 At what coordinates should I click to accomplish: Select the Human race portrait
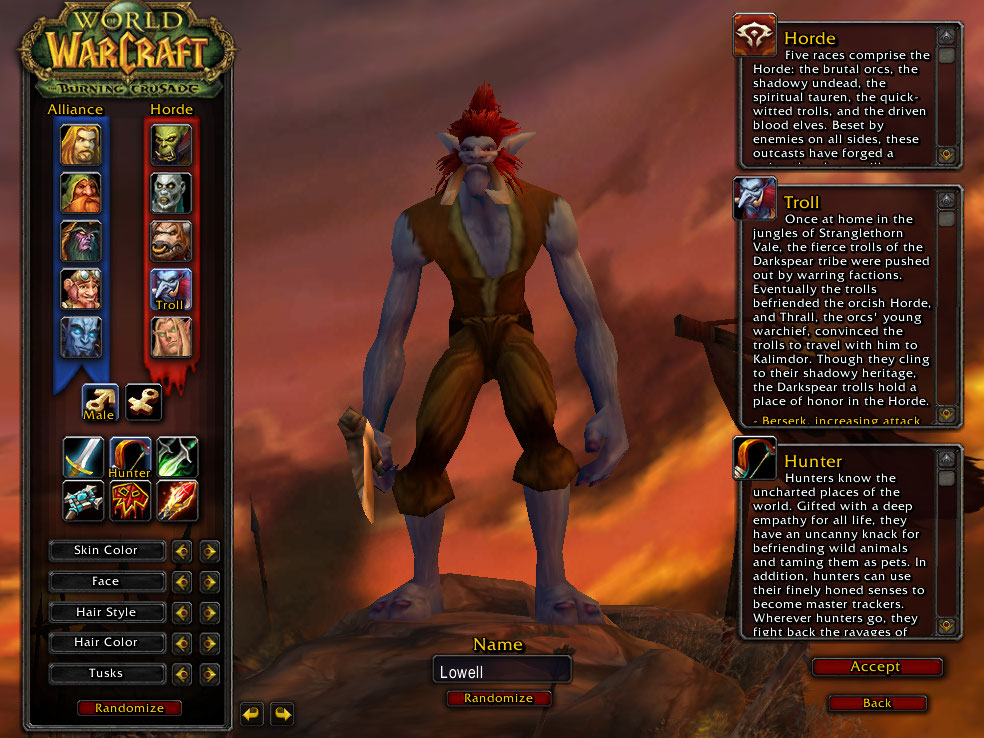tap(80, 144)
